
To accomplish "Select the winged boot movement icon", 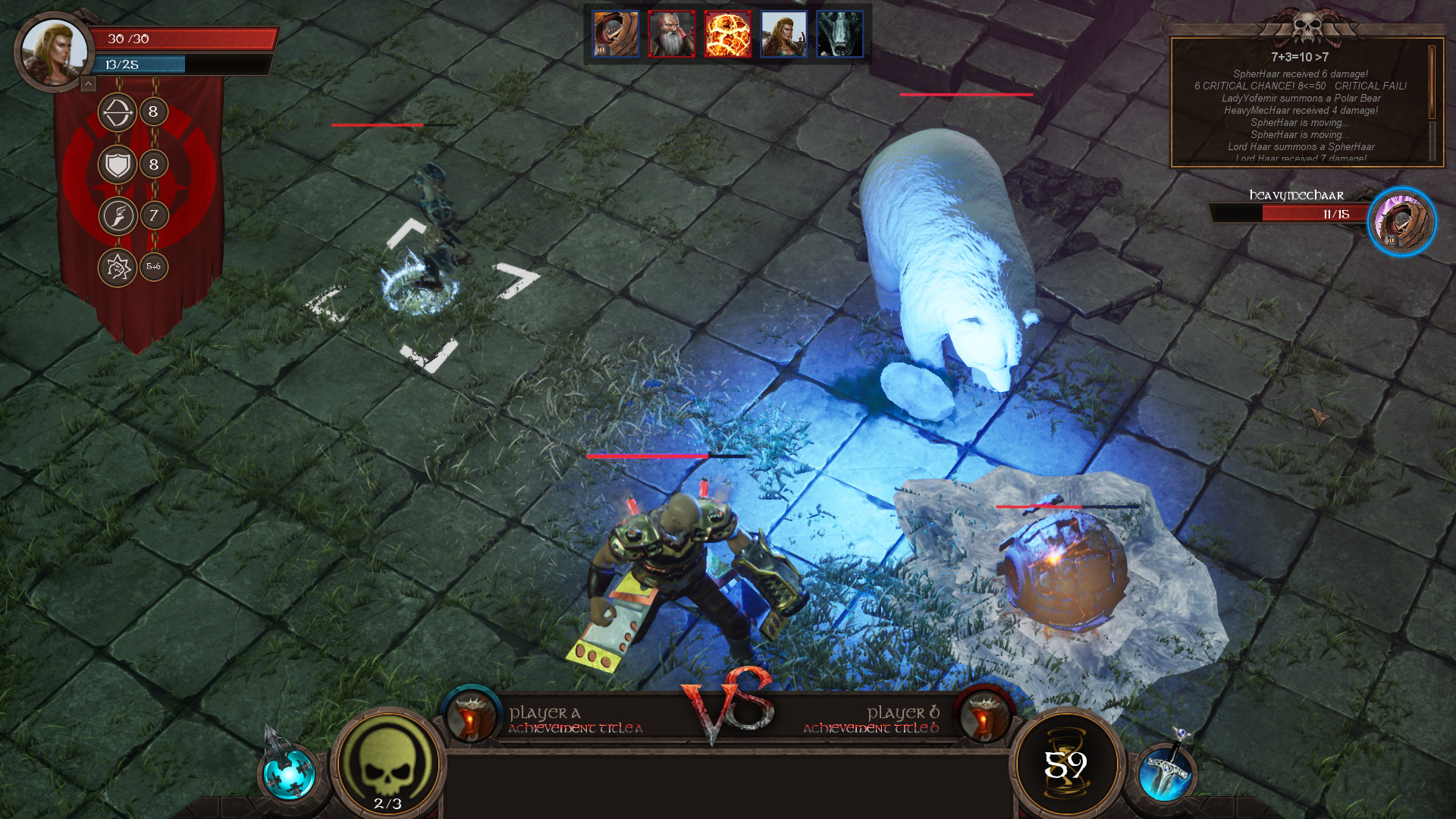I will (118, 215).
